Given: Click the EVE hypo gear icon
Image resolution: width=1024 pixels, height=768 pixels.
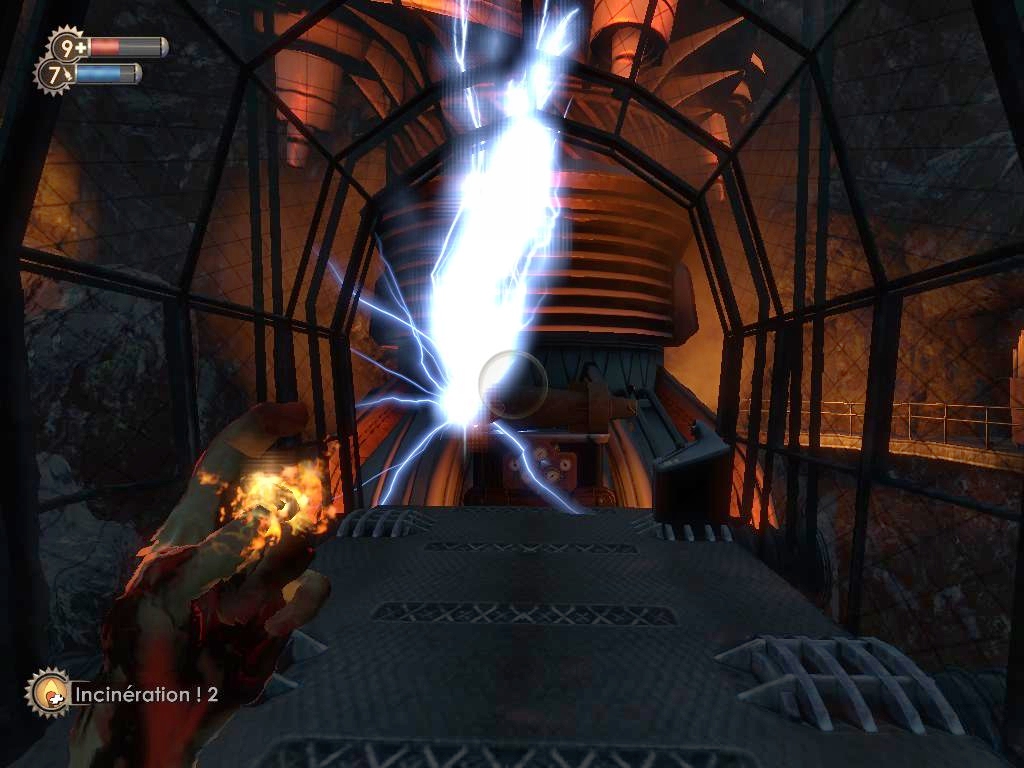Looking at the screenshot, I should [x=54, y=74].
